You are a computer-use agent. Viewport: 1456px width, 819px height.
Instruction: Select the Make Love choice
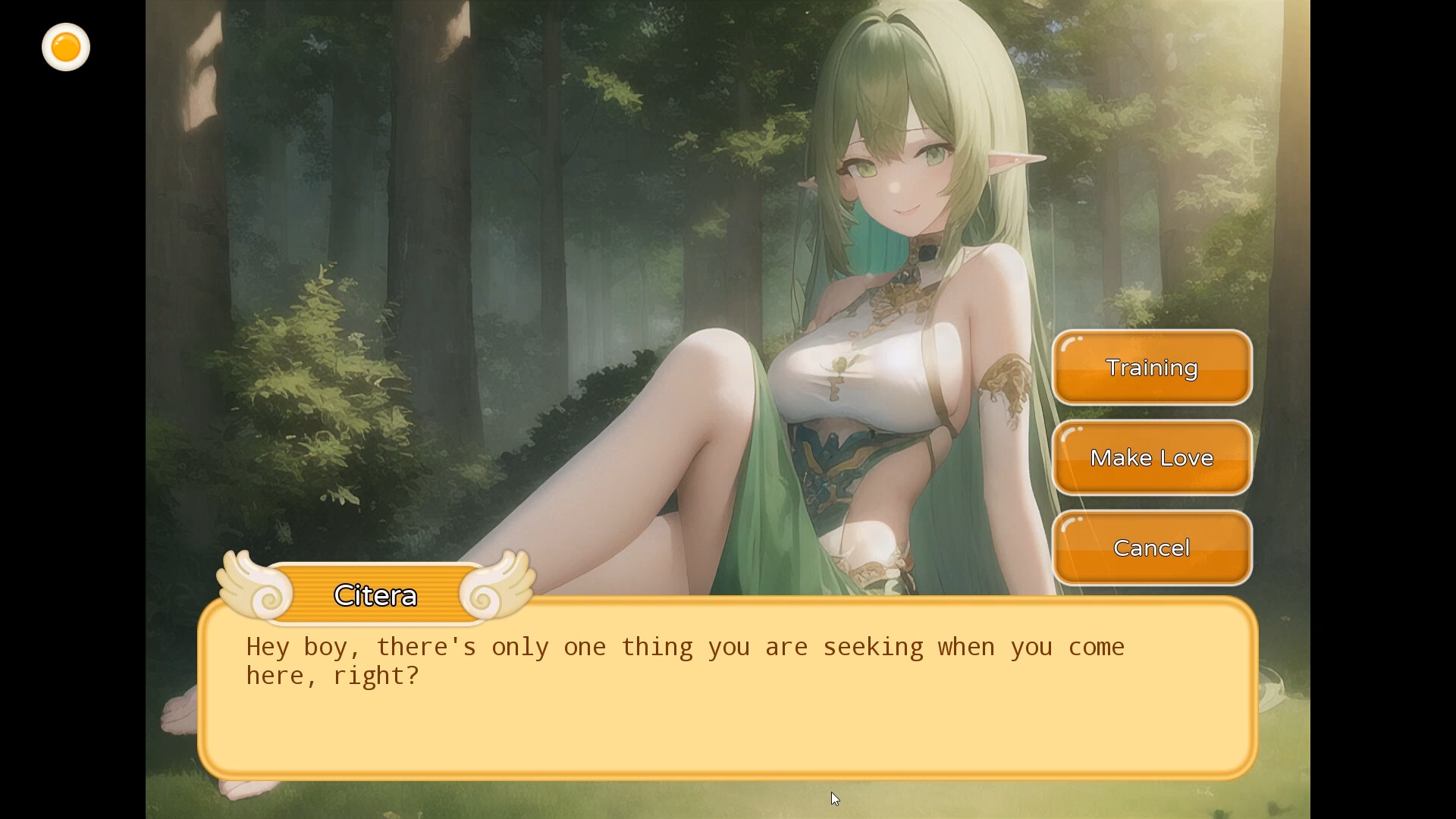tap(1152, 458)
